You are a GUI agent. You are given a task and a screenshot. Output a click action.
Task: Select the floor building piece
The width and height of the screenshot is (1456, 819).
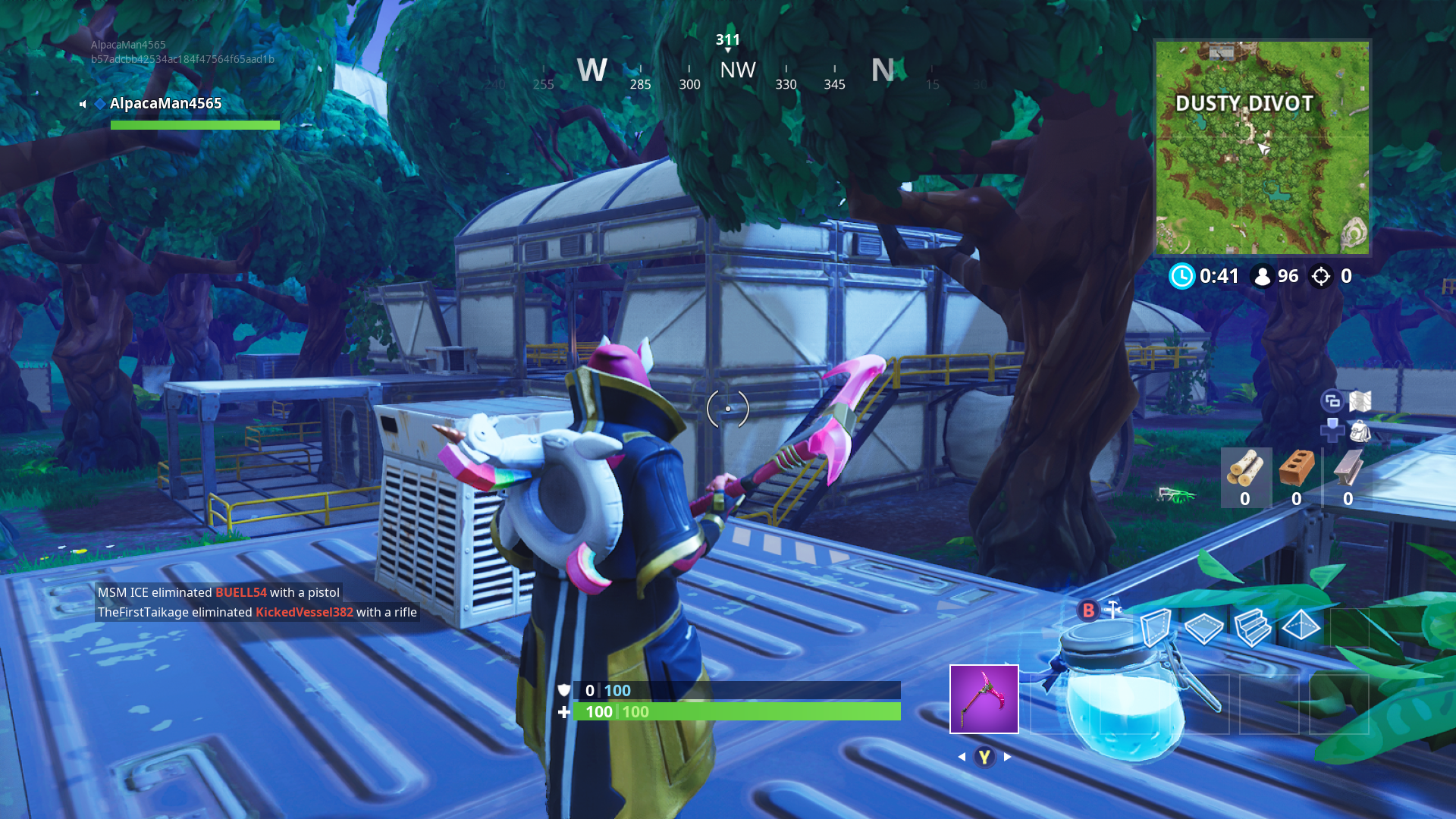click(1204, 628)
